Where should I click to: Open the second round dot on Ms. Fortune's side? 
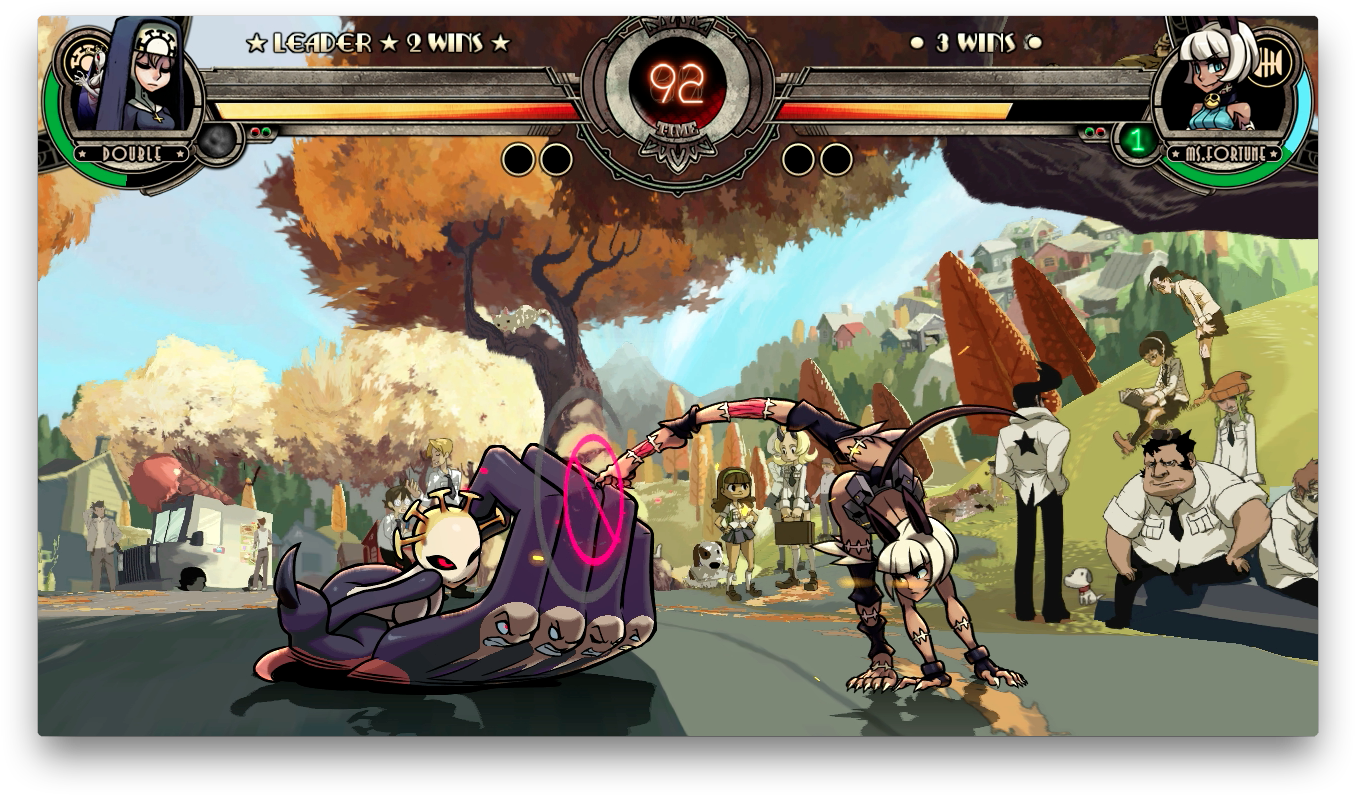[x=835, y=160]
